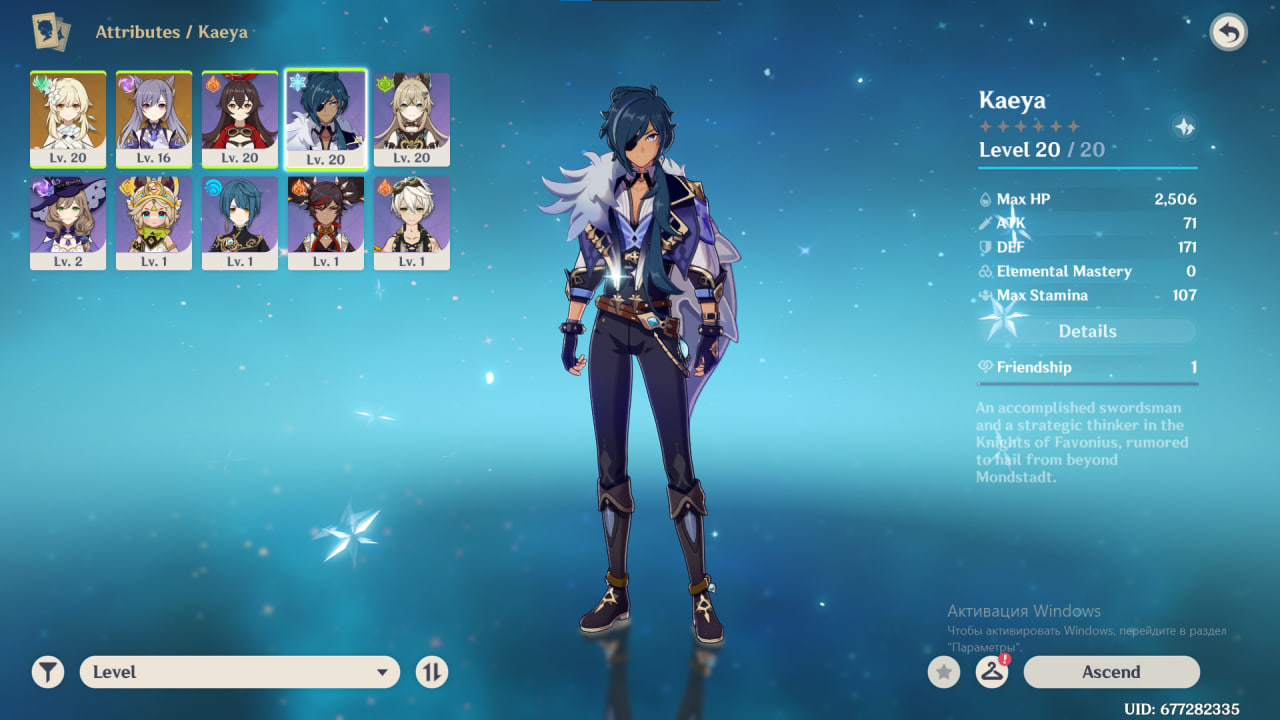
Task: Choose the Geo girl with golden headdress
Action: (154, 222)
